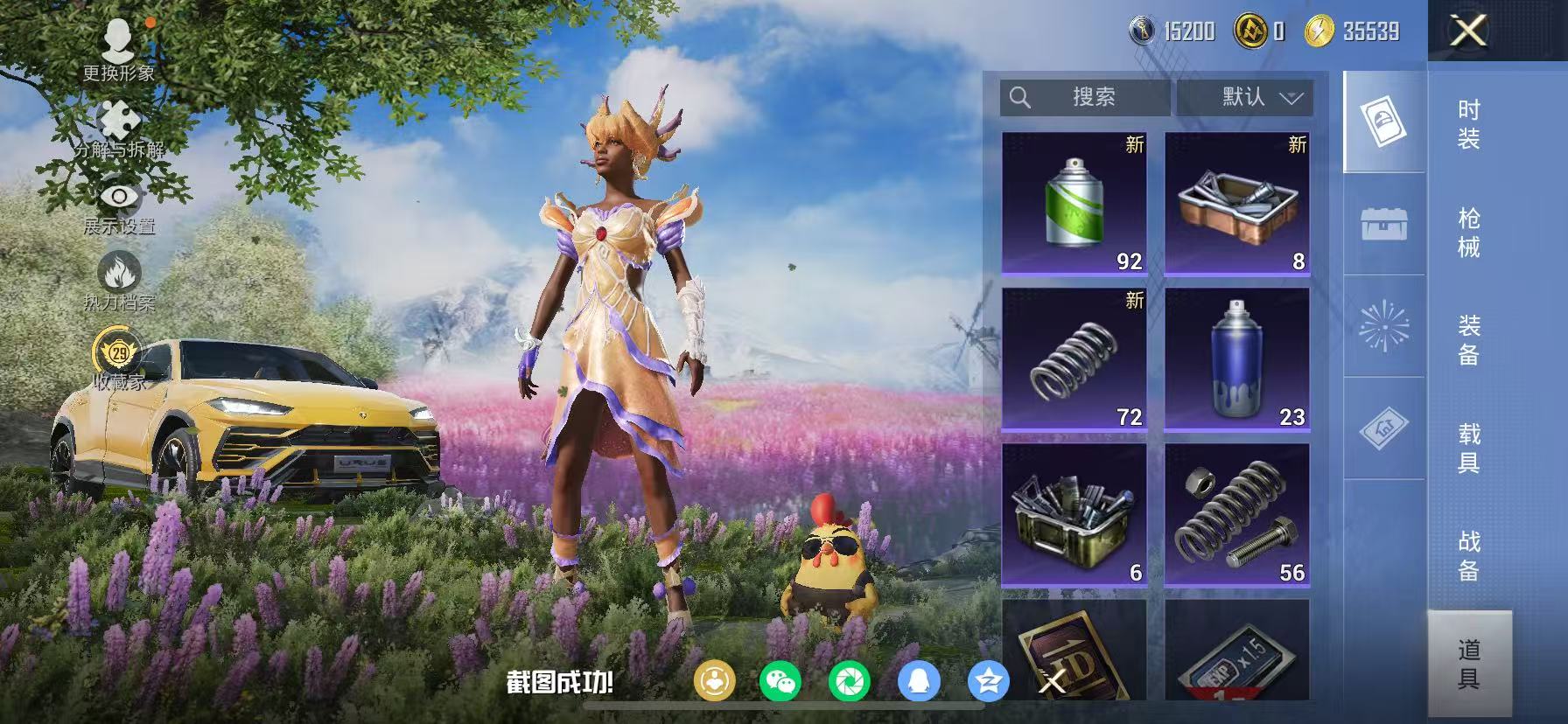
Task: Click the 搜索 search field
Action: (x=1085, y=98)
